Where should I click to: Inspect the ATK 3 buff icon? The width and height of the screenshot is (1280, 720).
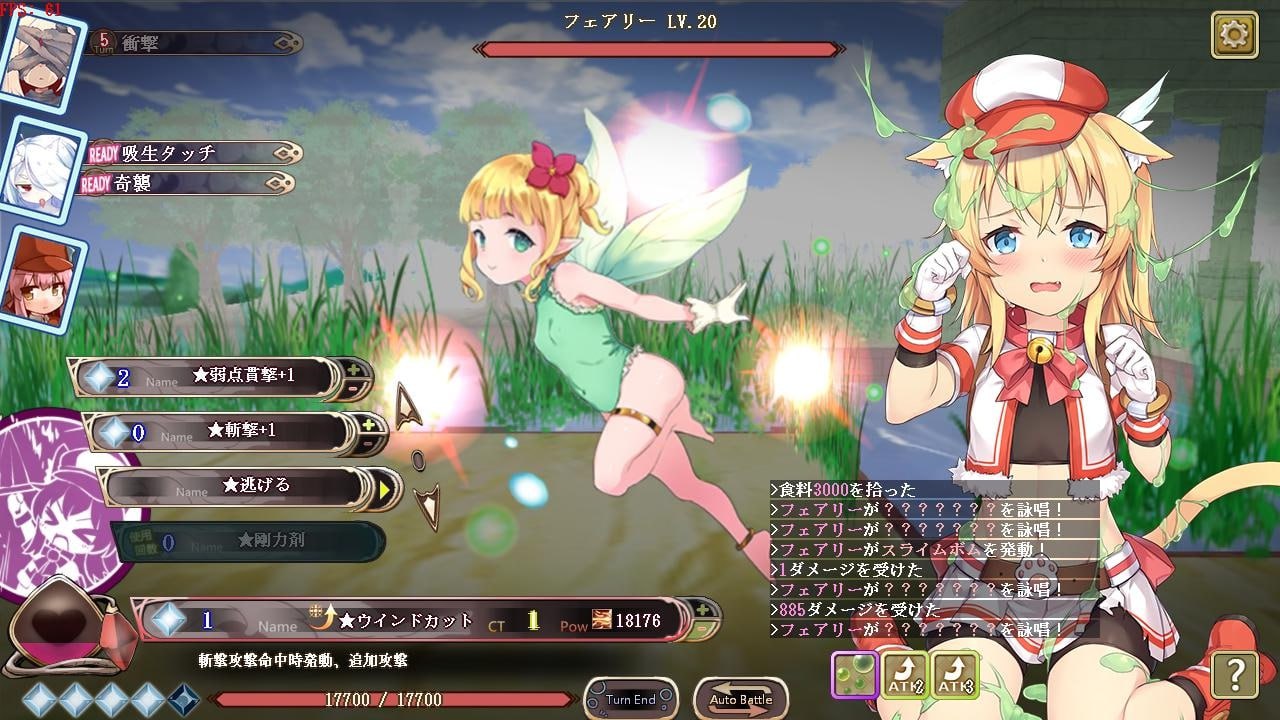(x=955, y=675)
